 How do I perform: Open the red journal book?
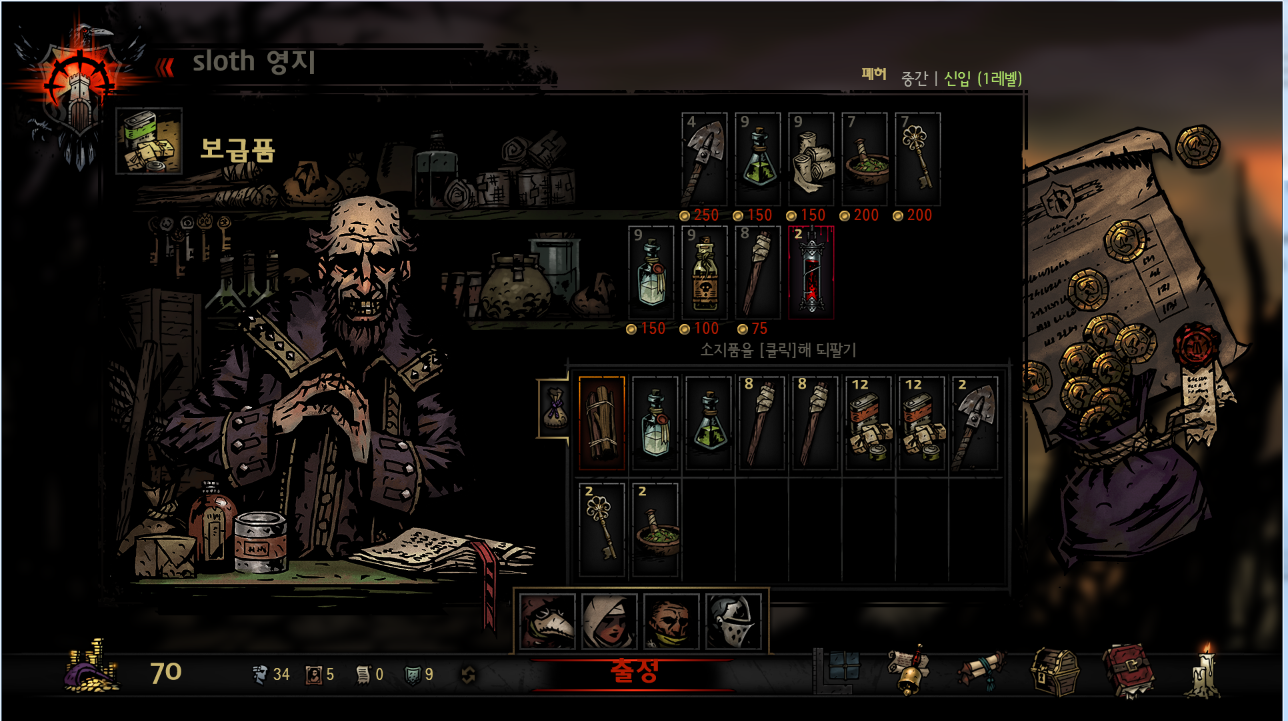(1128, 671)
